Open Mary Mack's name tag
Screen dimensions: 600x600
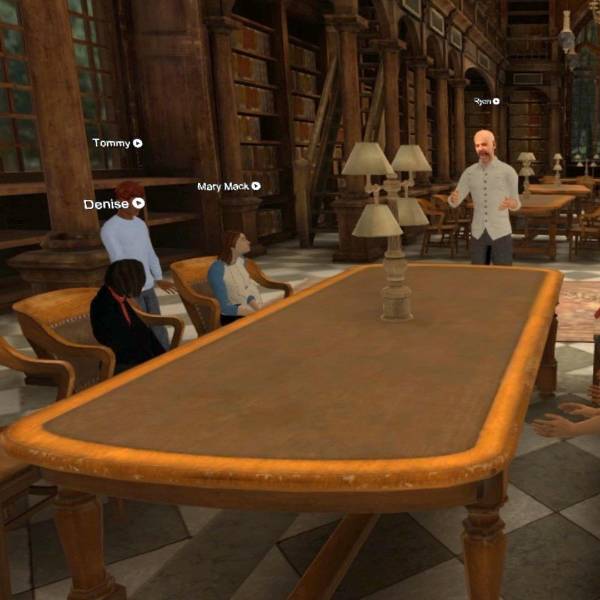point(228,186)
